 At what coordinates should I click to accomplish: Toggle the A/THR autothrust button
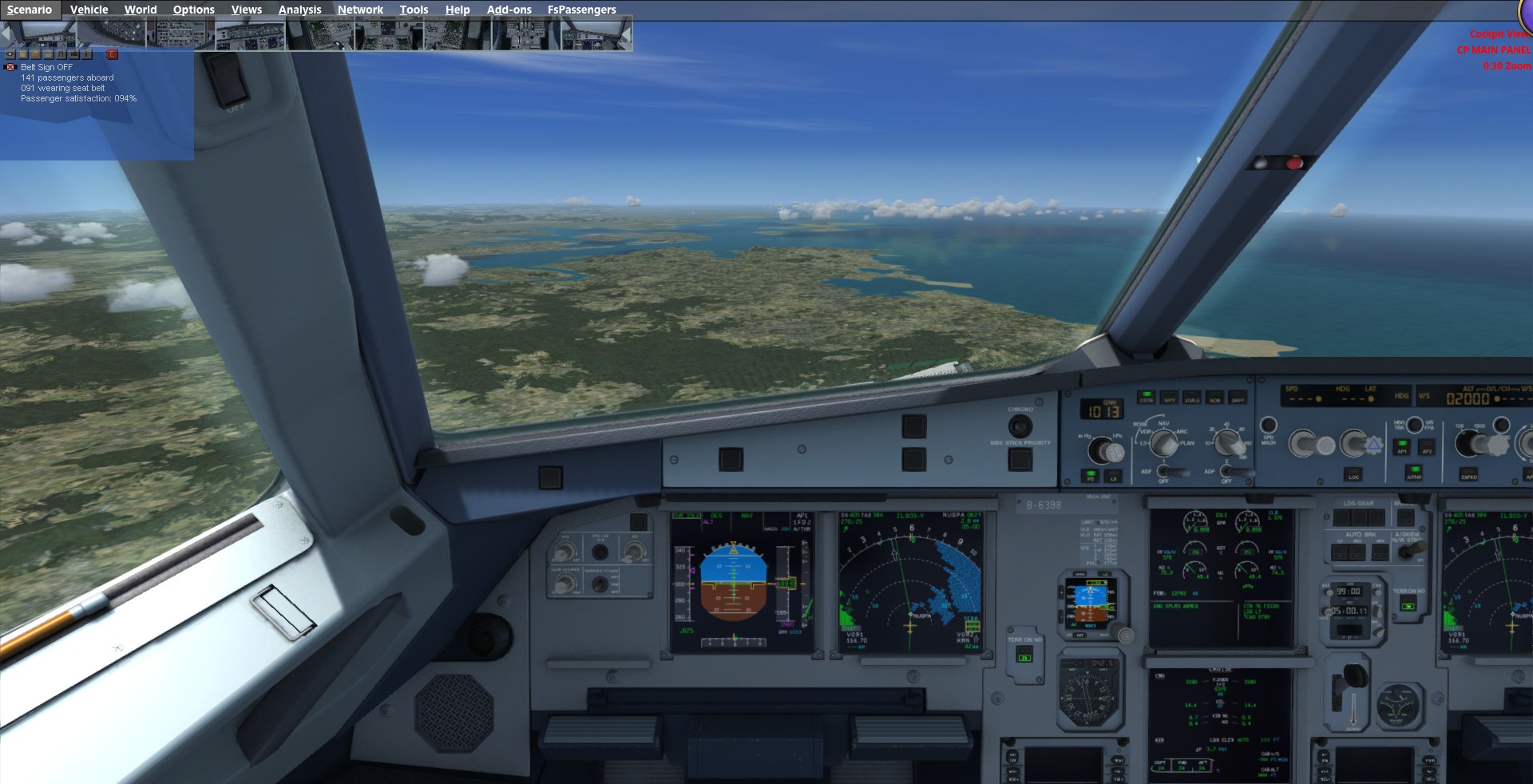pyautogui.click(x=1414, y=473)
